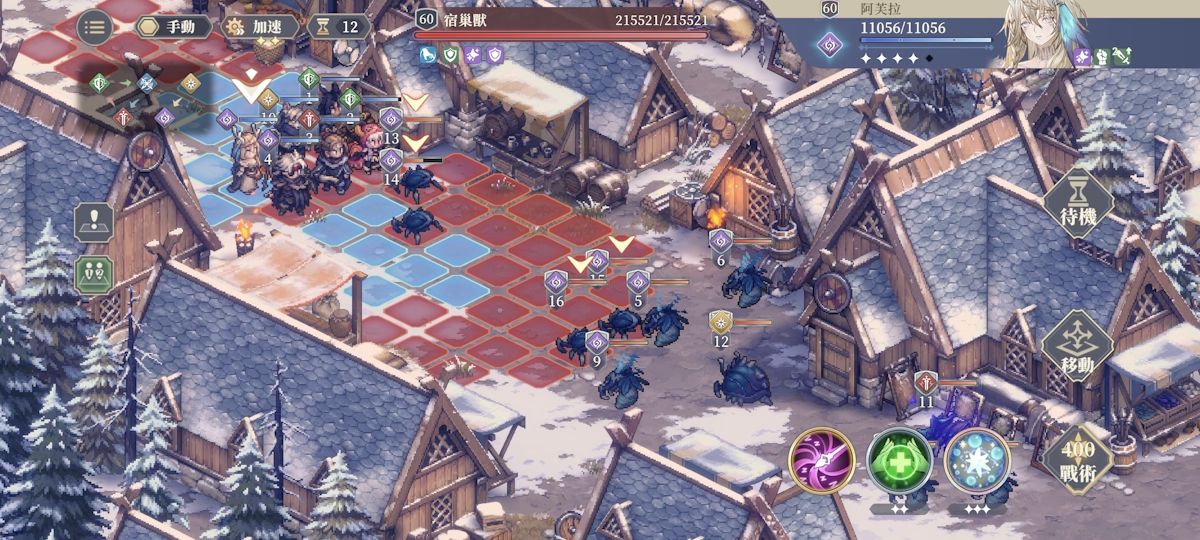Use the green healing cross skill
Viewport: 1200px width, 540px height.
click(899, 461)
